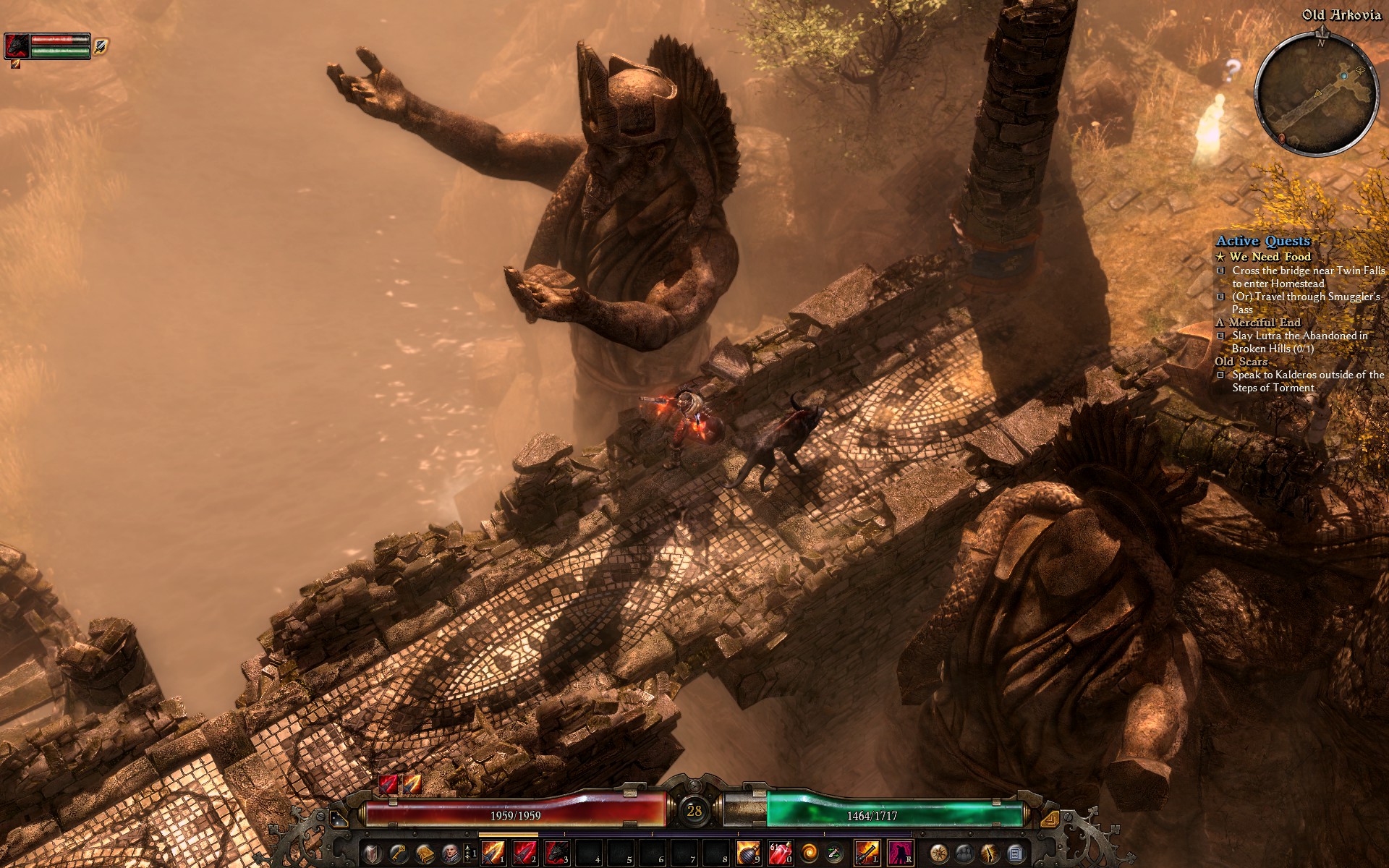
Task: Click the compass star icon in bottom bar
Action: 938,854
